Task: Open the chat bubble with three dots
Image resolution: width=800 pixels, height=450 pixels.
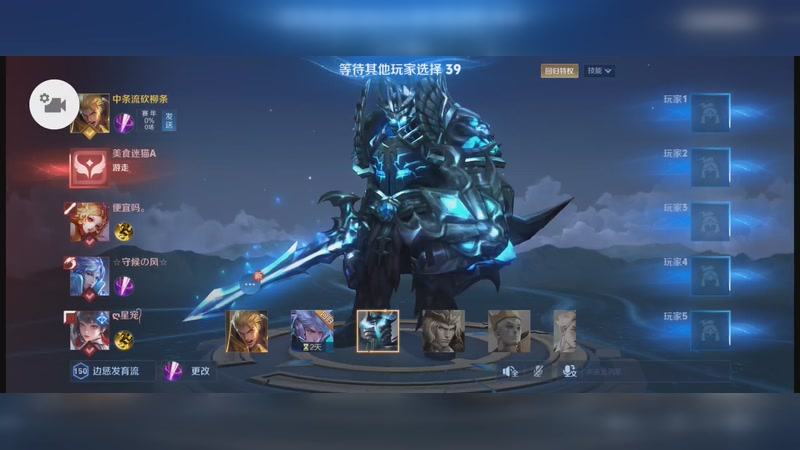Action: pos(249,284)
